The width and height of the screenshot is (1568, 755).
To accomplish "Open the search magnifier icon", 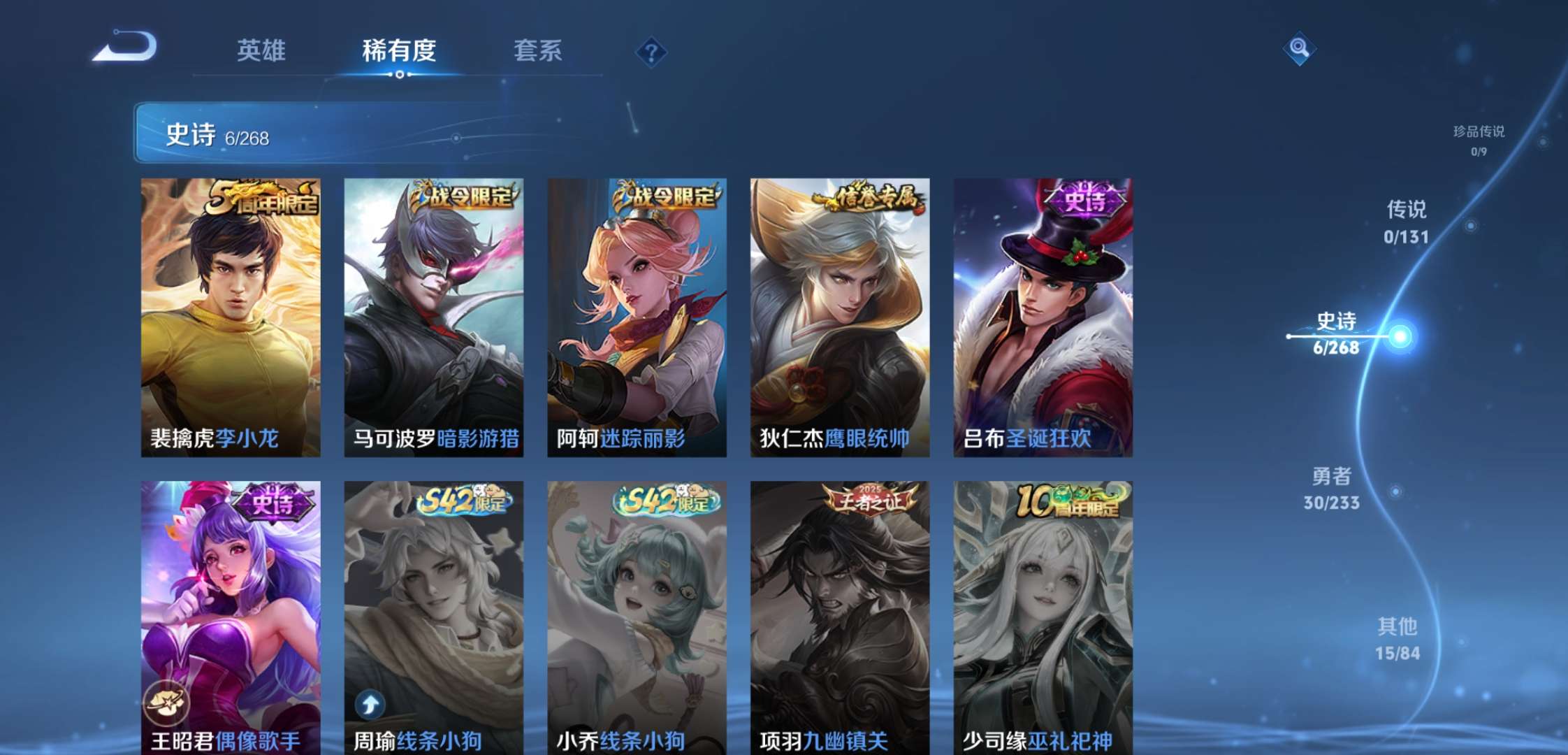I will tap(1300, 49).
